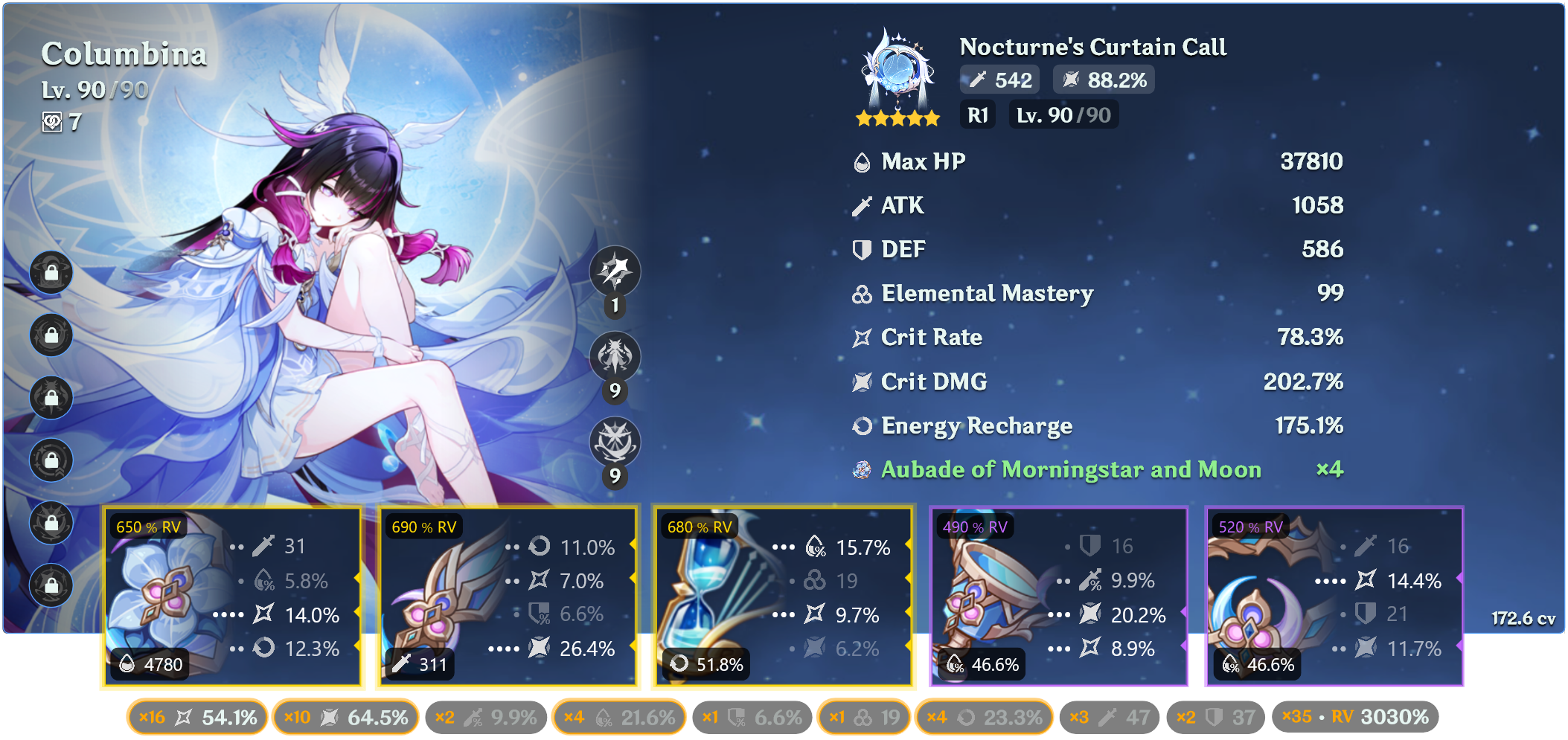Select the normal attack talent icon at level 1

click(615, 271)
